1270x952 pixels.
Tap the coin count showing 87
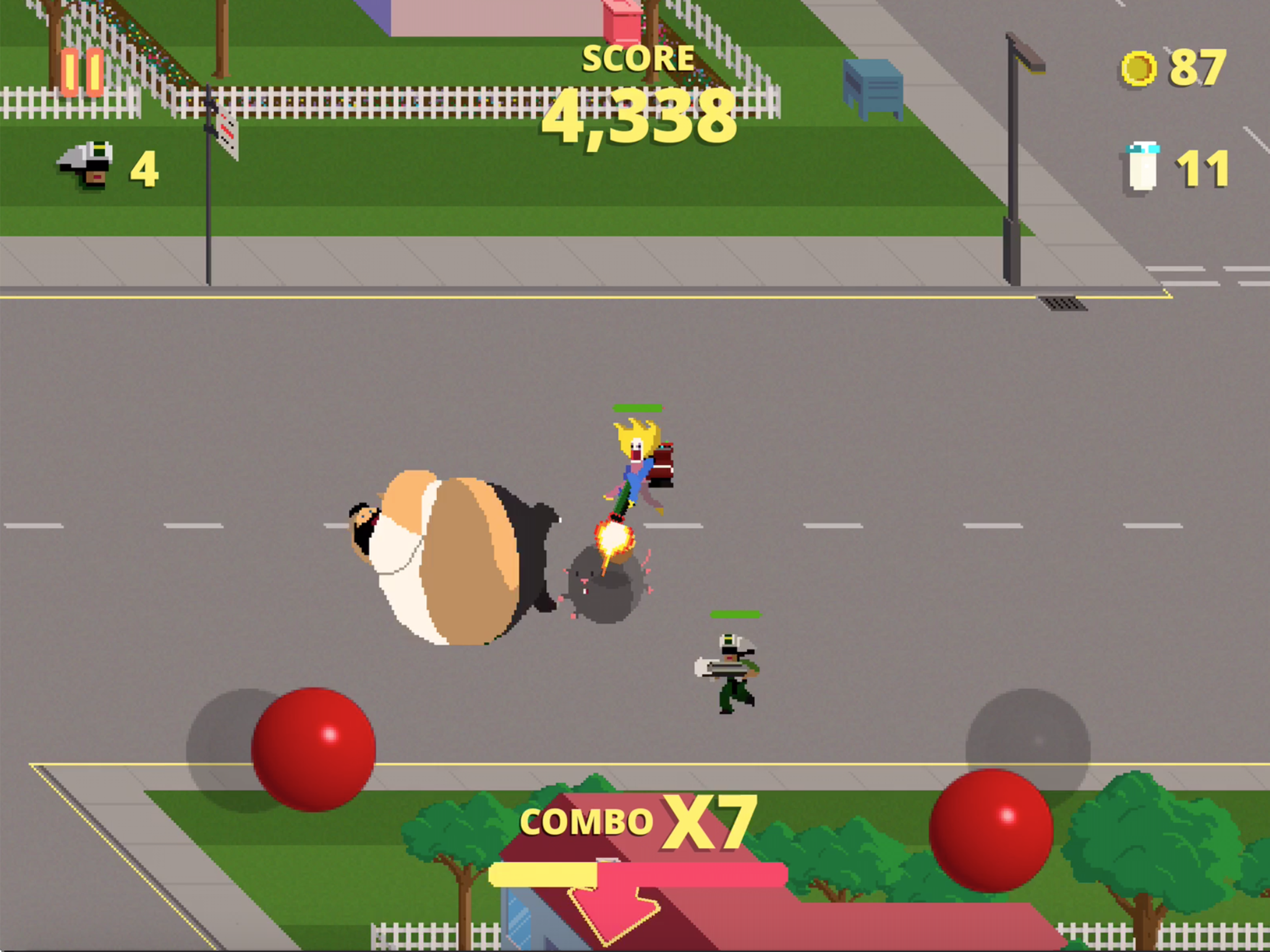(1197, 69)
